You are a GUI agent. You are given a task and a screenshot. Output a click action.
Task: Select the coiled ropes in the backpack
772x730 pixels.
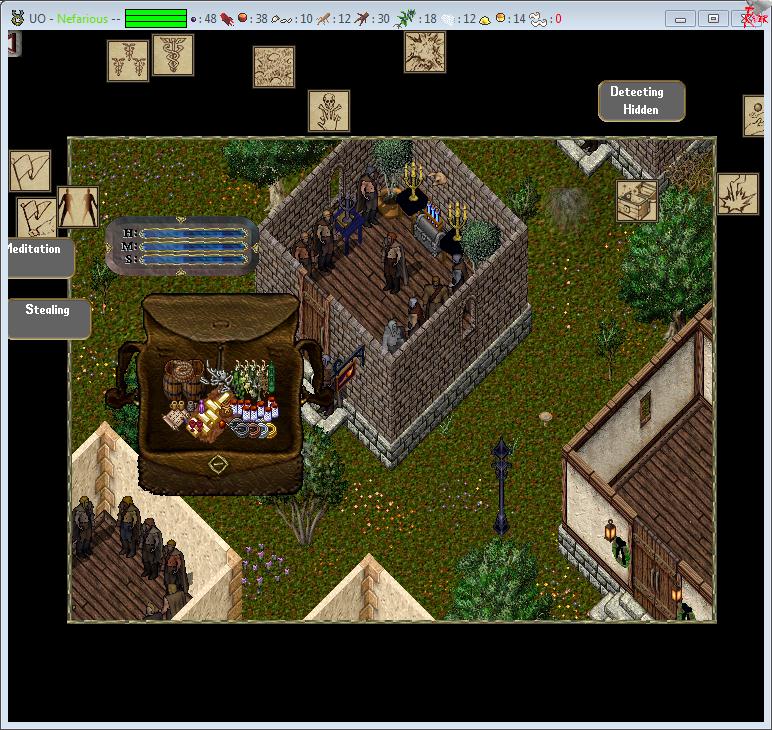point(253,429)
